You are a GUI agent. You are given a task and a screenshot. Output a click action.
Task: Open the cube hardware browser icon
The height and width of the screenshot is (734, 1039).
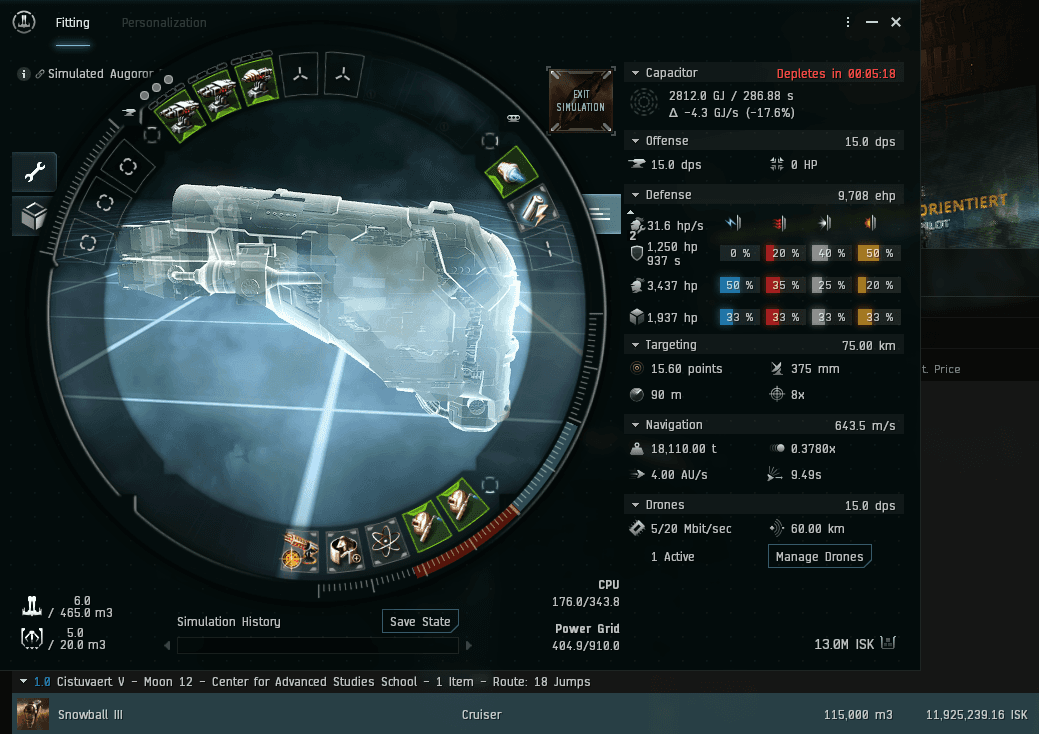35,215
